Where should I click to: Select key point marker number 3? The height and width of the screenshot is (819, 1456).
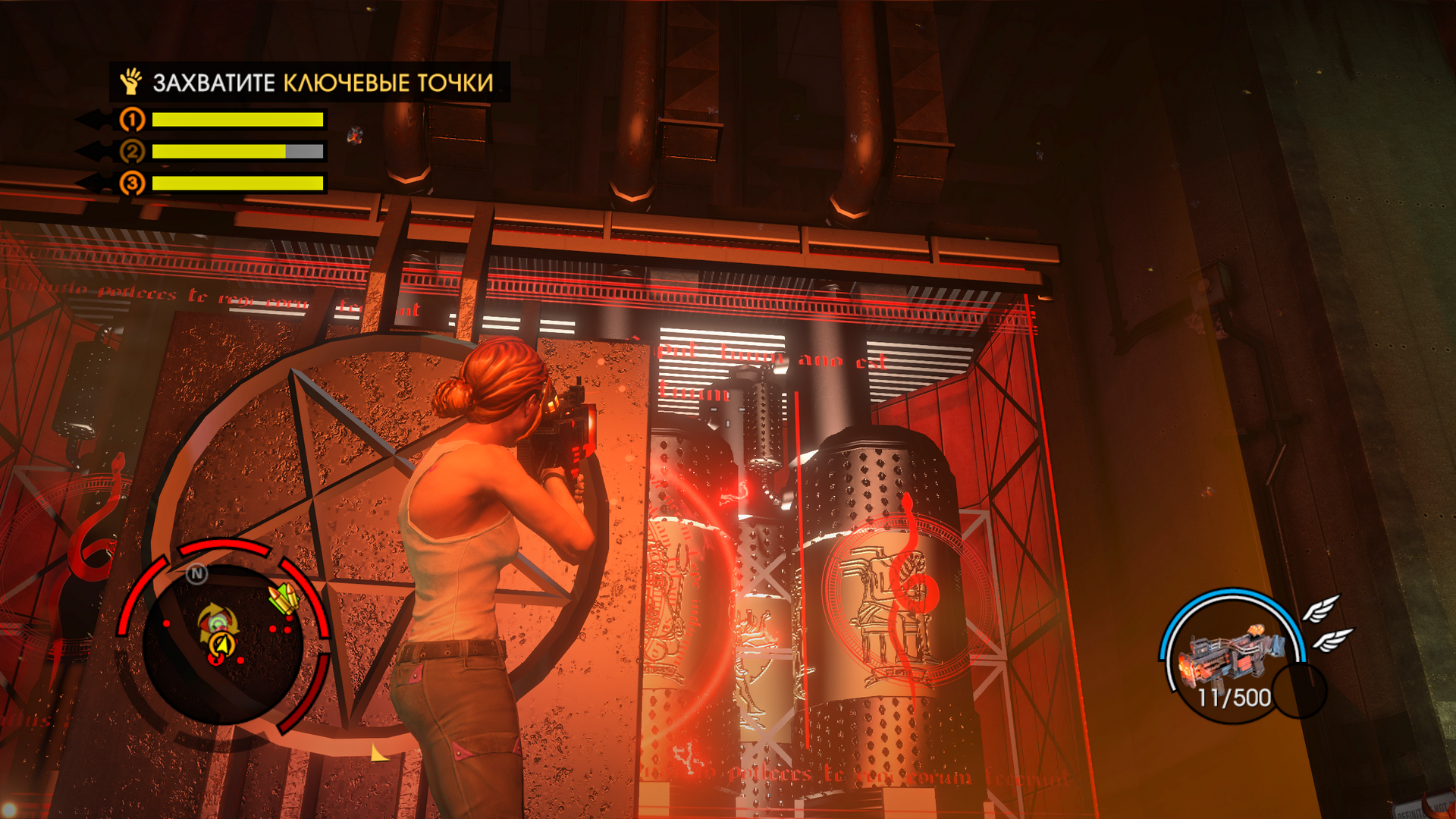point(132,184)
